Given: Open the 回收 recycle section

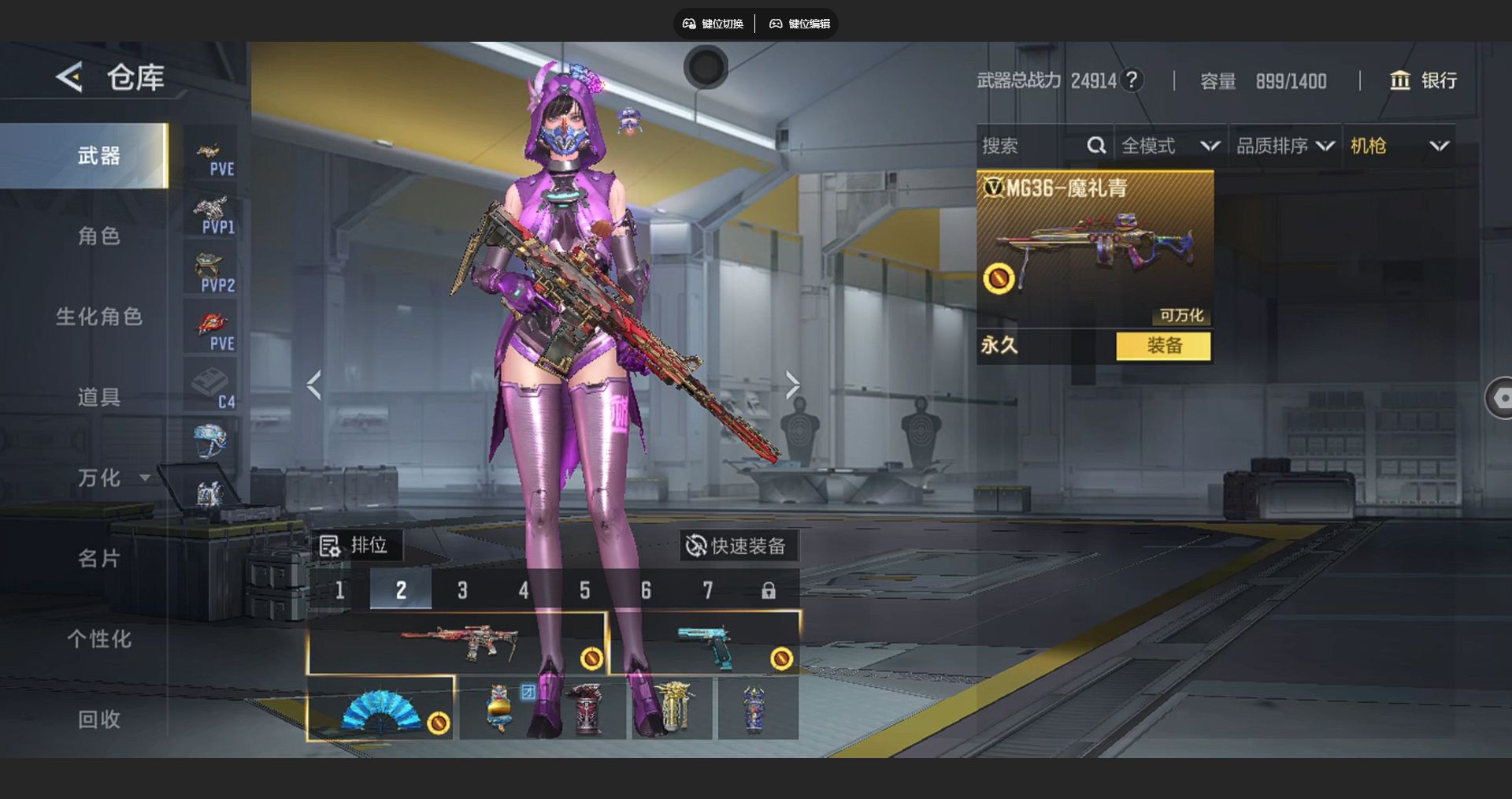Looking at the screenshot, I should 98,719.
